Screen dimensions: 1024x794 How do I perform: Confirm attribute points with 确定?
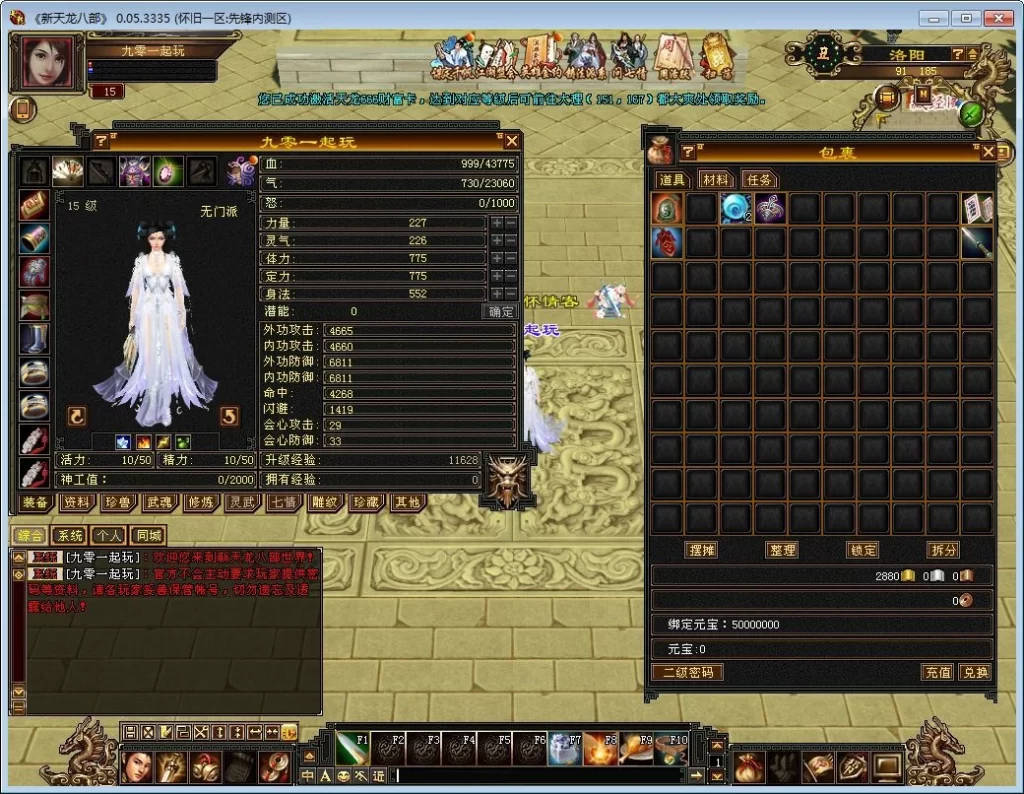[x=499, y=311]
